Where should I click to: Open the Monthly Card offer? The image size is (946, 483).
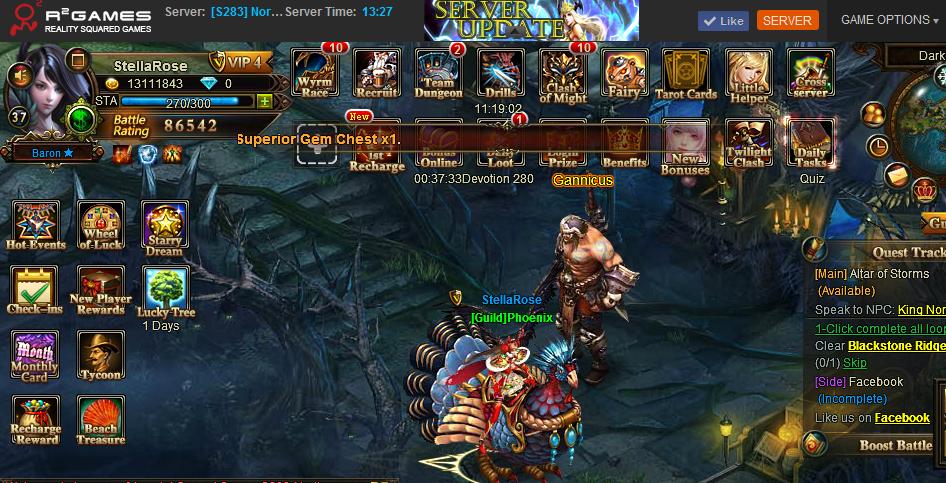point(35,357)
